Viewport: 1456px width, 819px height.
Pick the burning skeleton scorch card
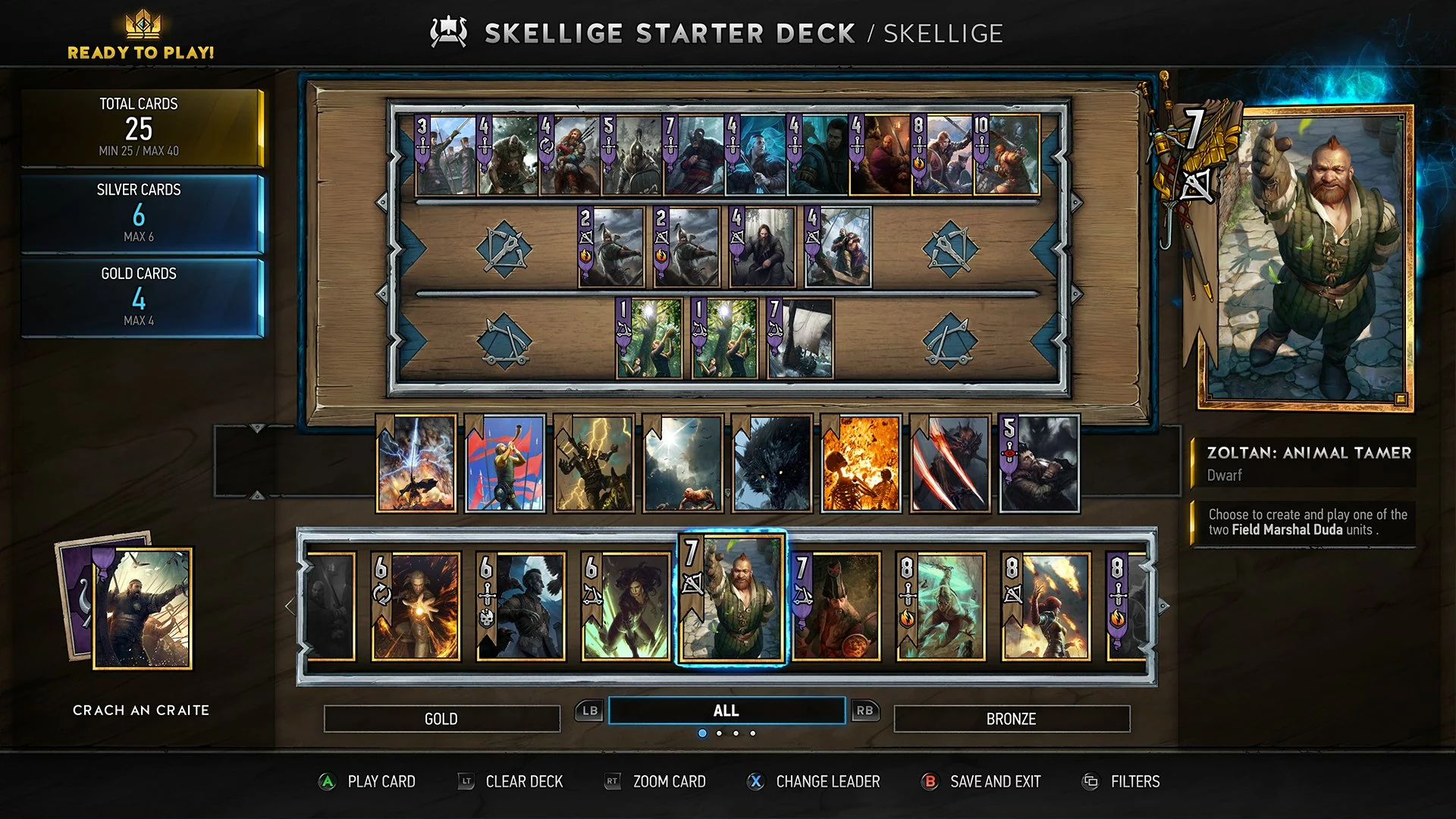coord(861,463)
